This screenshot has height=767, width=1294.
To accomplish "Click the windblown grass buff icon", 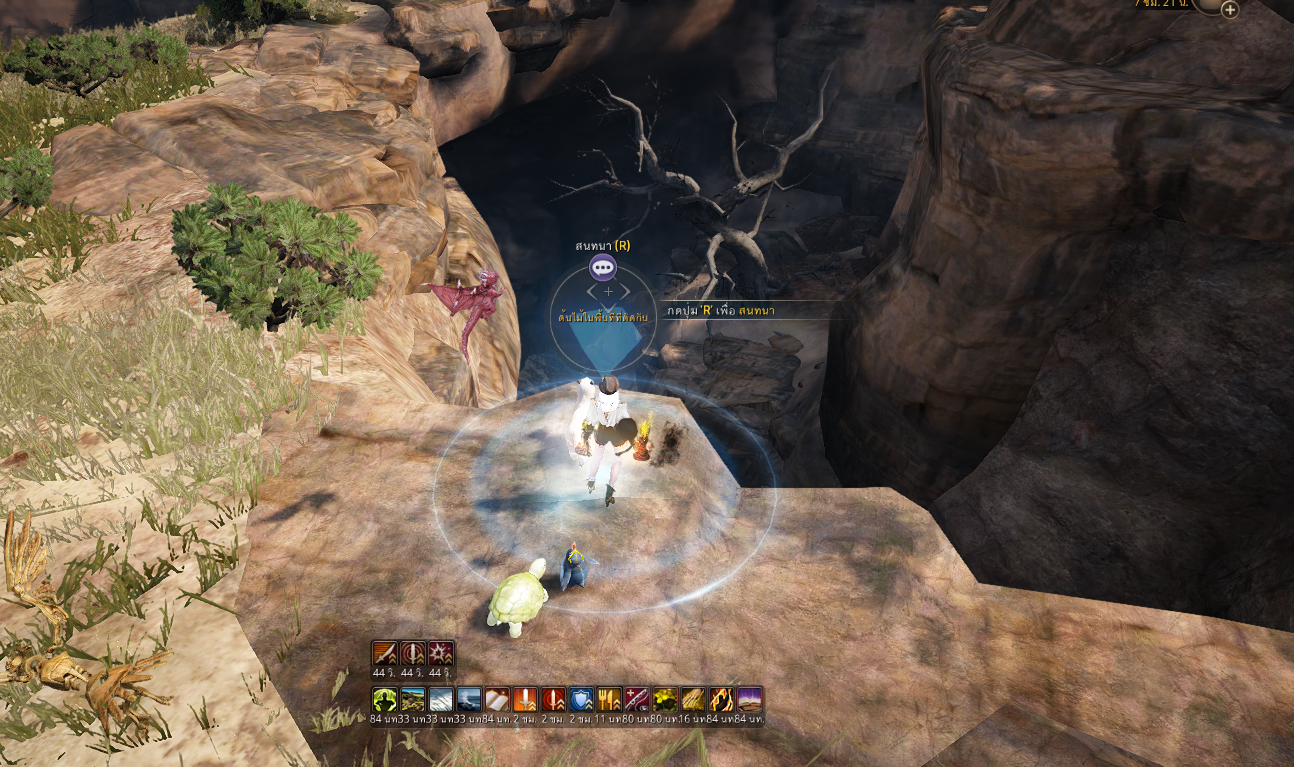I will point(441,699).
